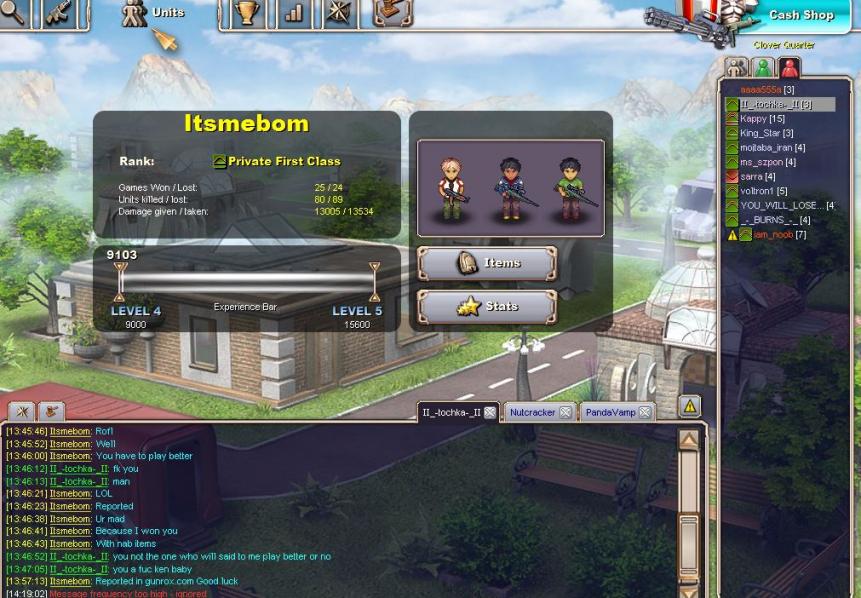Switch to the green player list tab
The width and height of the screenshot is (861, 598).
click(763, 68)
